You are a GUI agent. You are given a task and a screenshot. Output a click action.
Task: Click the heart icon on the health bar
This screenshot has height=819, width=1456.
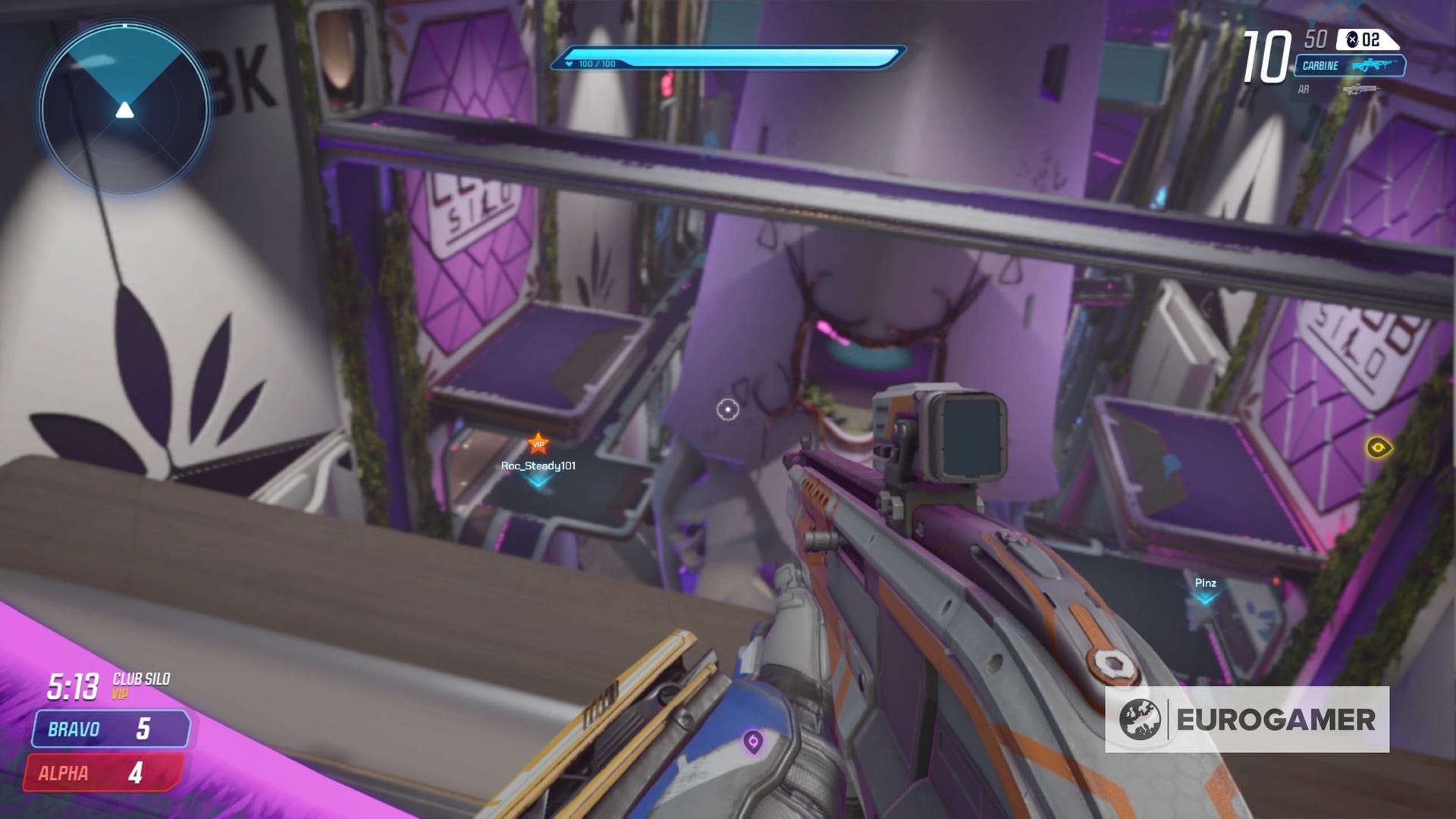coord(568,64)
